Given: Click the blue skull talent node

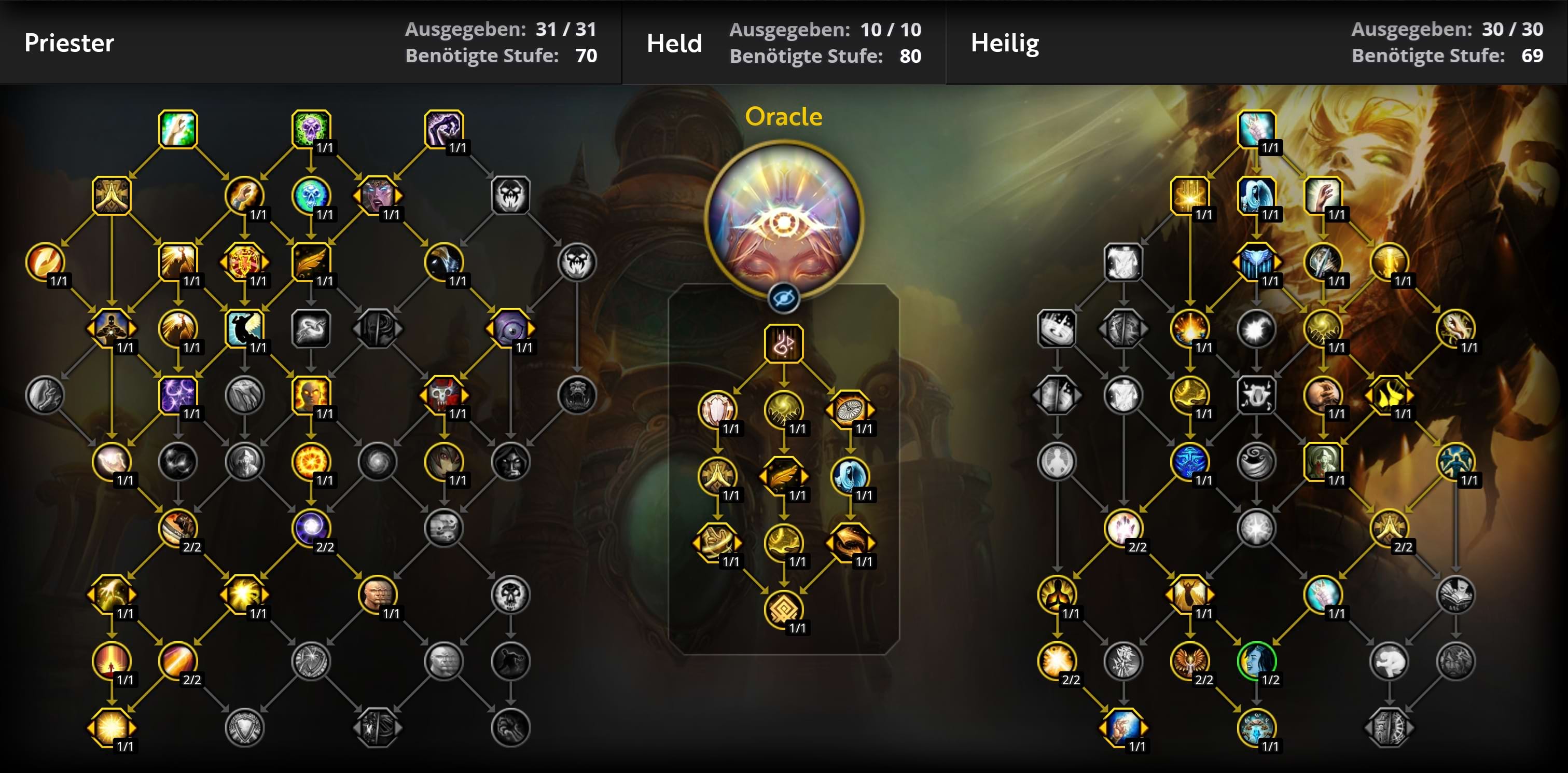Looking at the screenshot, I should click(x=311, y=196).
